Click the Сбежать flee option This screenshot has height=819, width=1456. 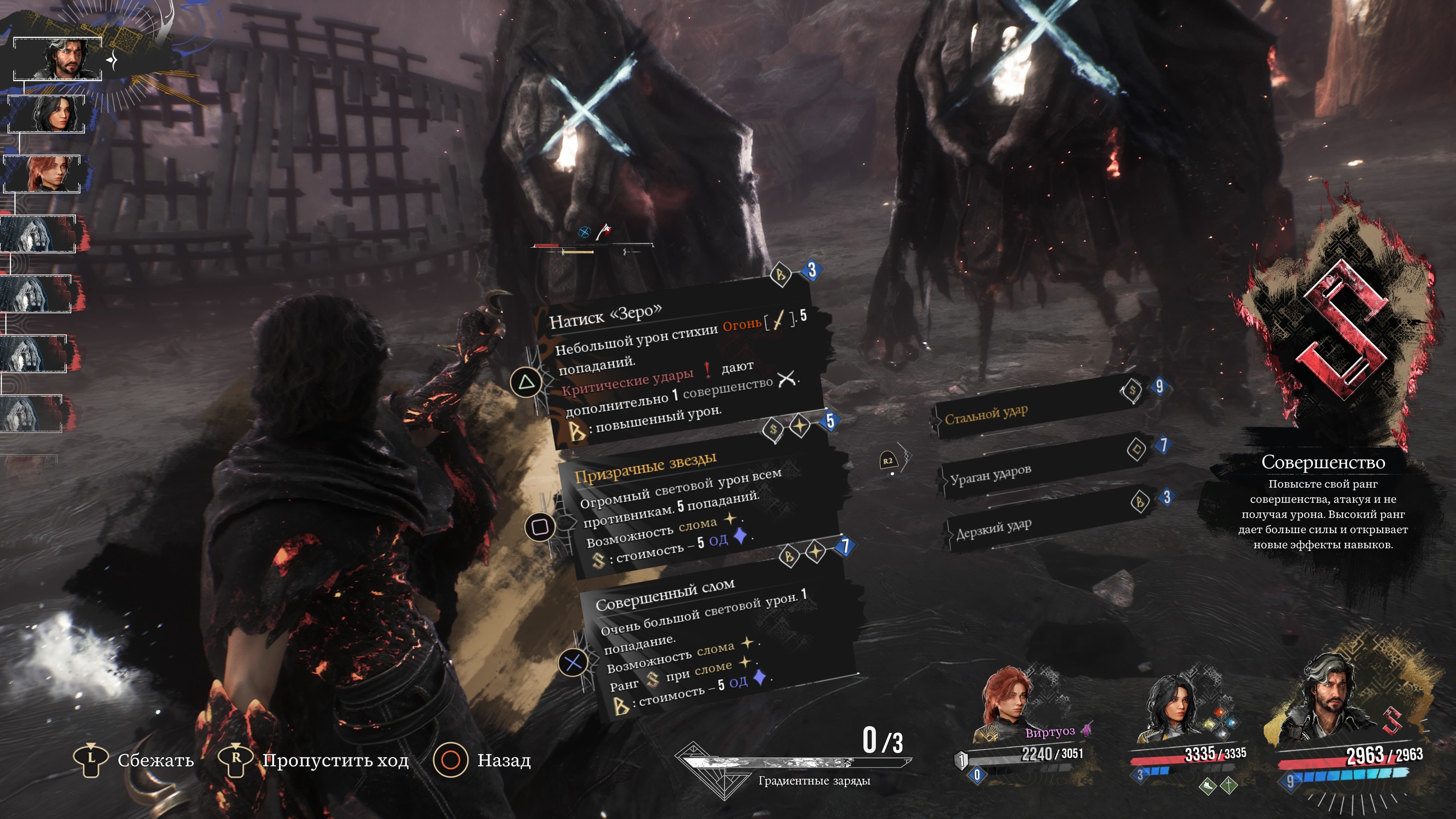pos(134,759)
